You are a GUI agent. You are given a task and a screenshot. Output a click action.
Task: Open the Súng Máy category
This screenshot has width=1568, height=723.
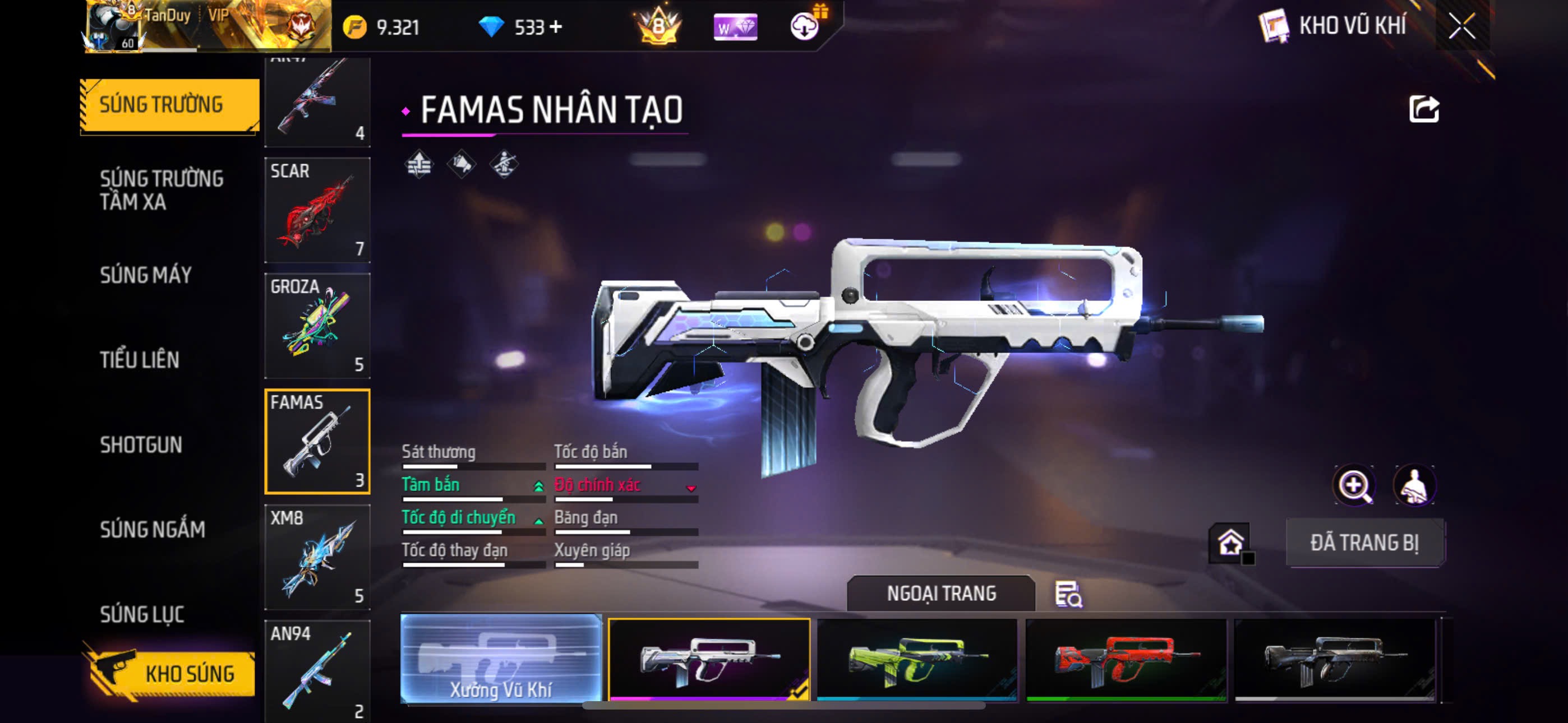click(x=146, y=275)
